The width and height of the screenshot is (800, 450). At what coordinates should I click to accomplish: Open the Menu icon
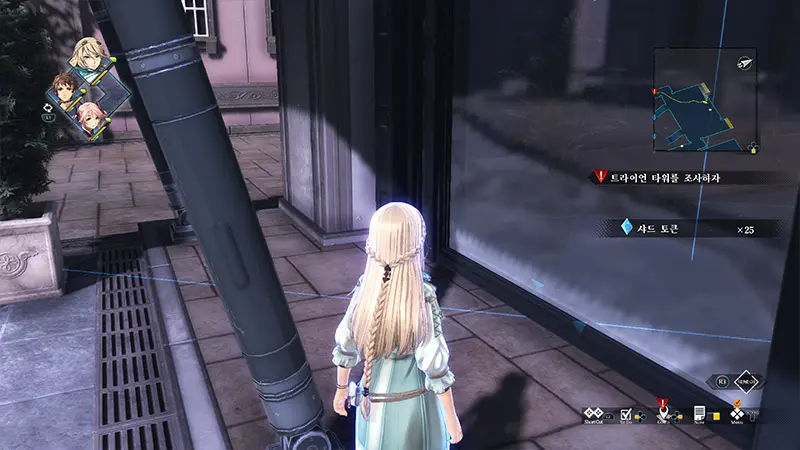click(x=738, y=412)
